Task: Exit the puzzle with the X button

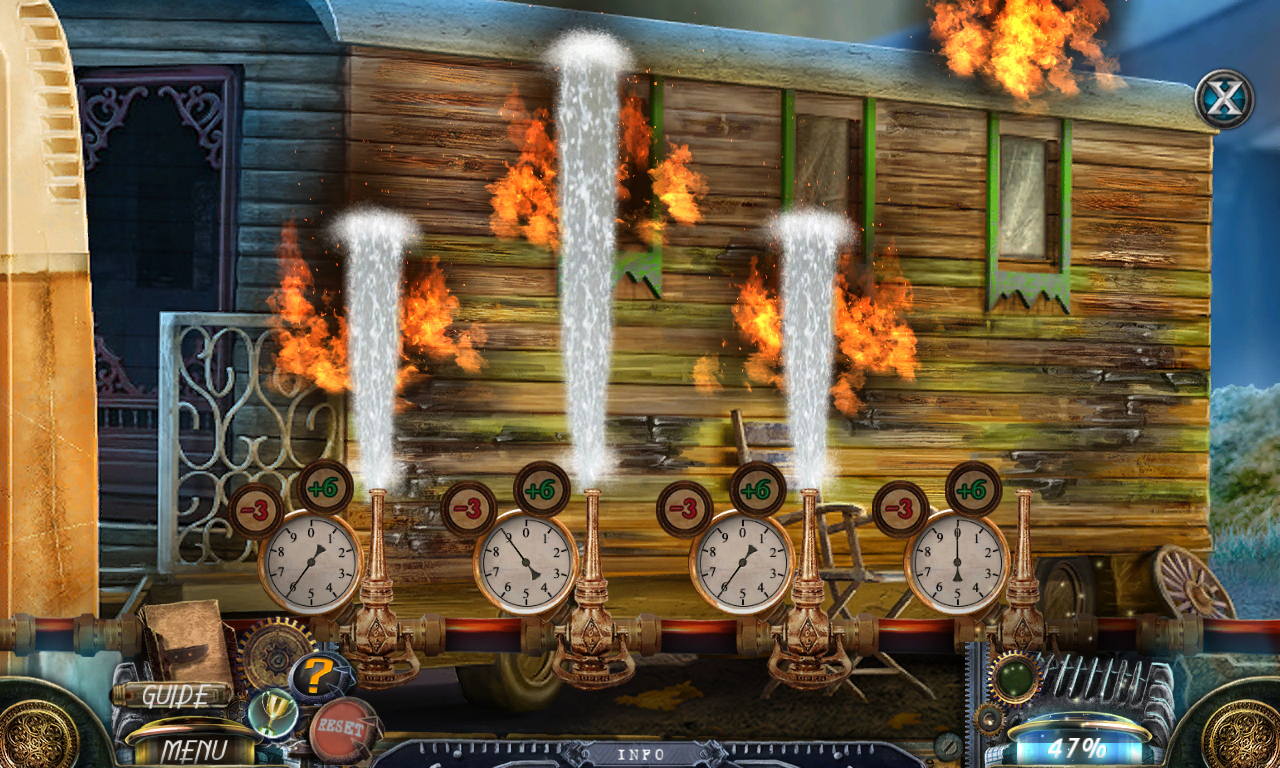Action: 1227,98
